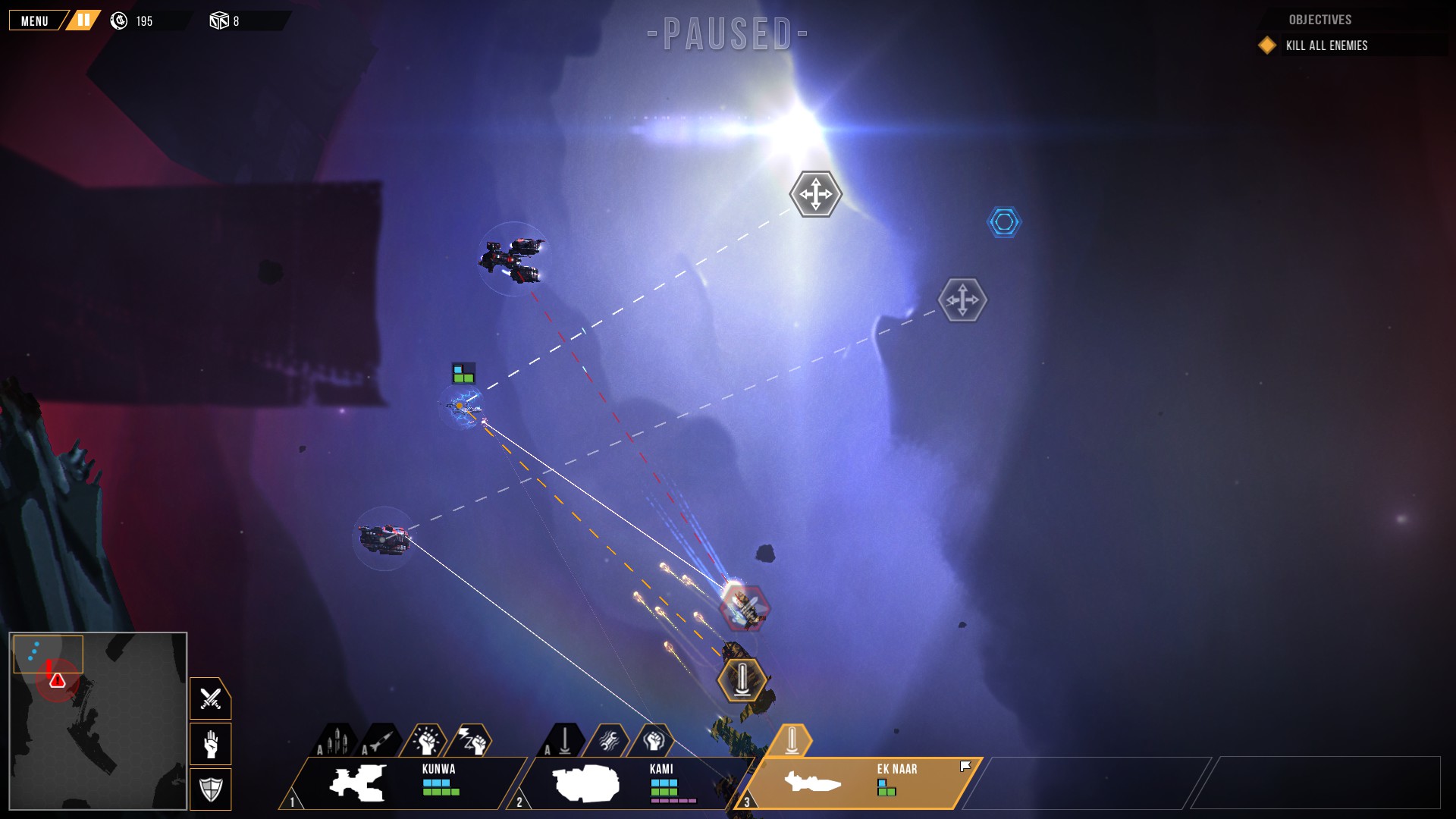Use Kunwa's overcharge fist ability
The height and width of the screenshot is (819, 1456).
[x=428, y=740]
